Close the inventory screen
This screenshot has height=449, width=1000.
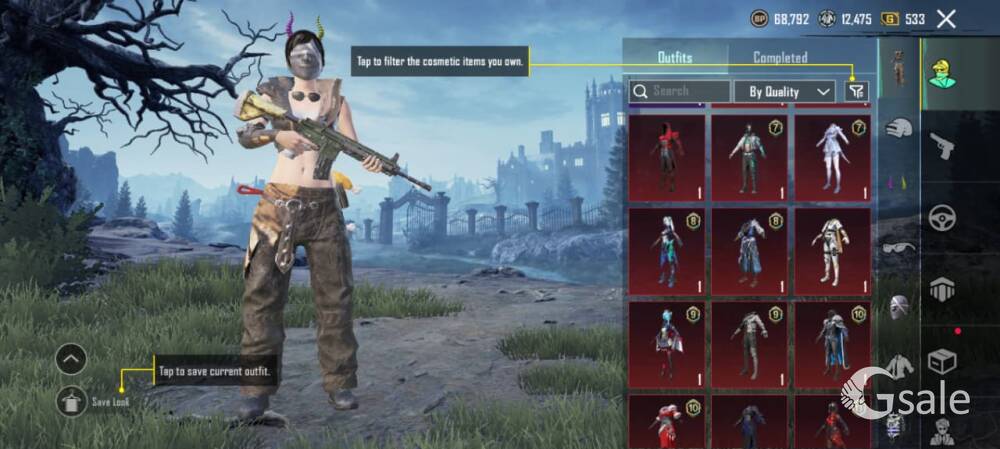(x=946, y=18)
